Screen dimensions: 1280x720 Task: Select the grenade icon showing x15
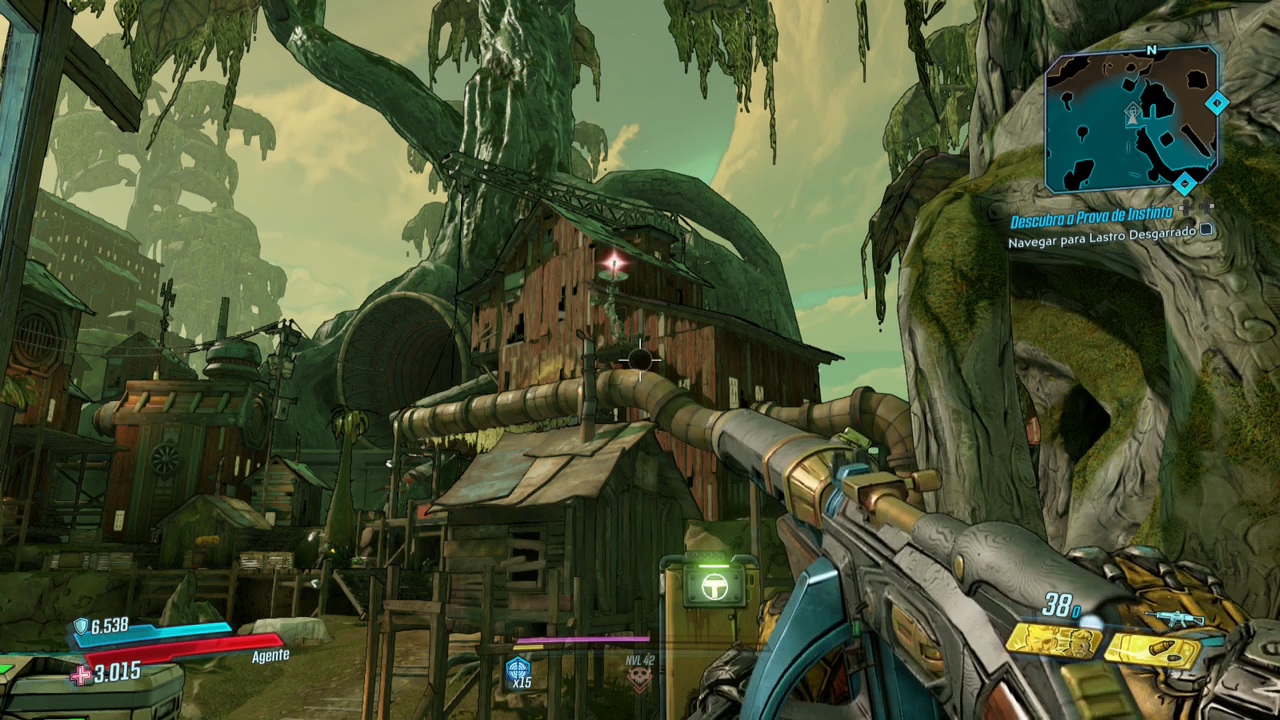(x=517, y=670)
